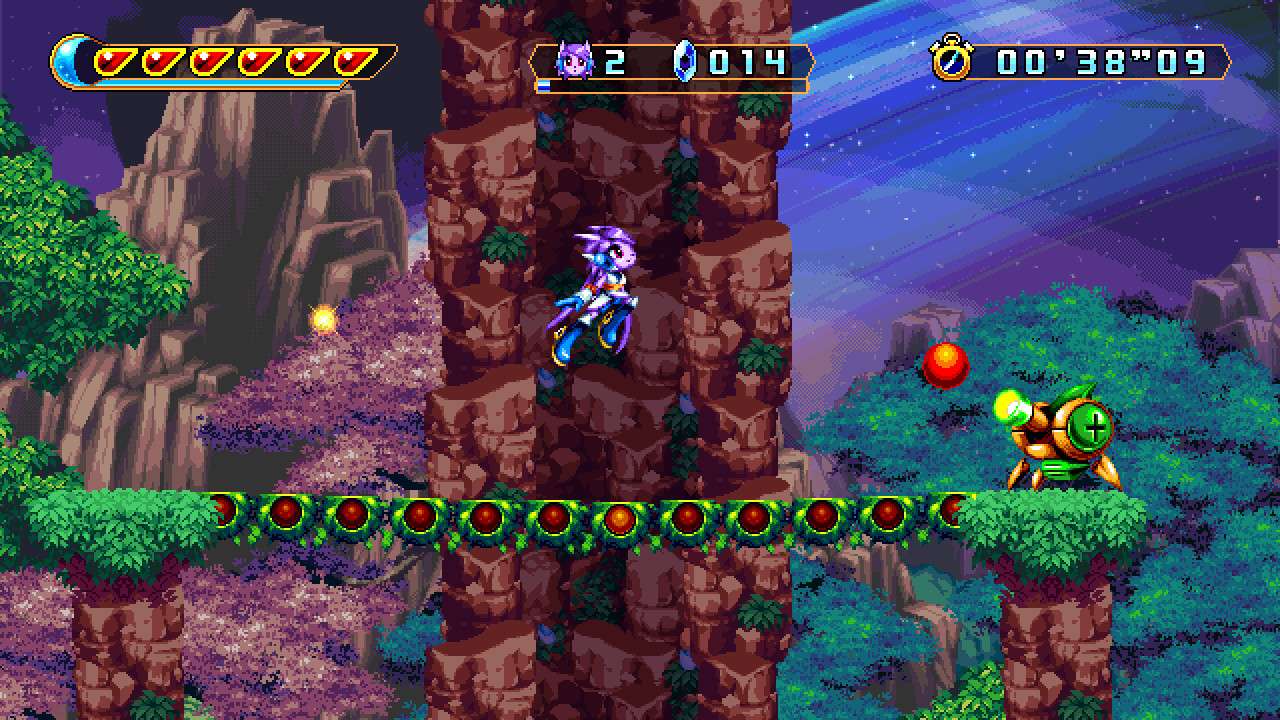
Task: Select the blue crystal shard icon
Action: click(x=684, y=61)
